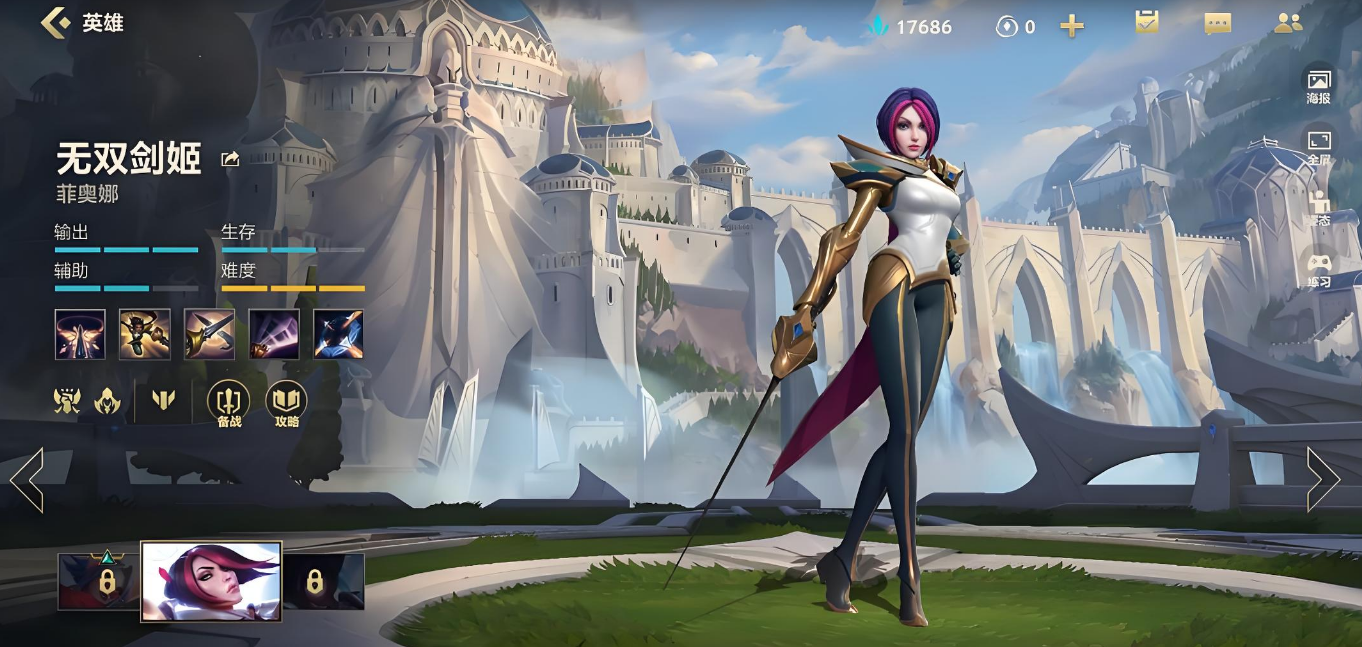
Task: Start practice mode (练习)
Action: click(1319, 269)
